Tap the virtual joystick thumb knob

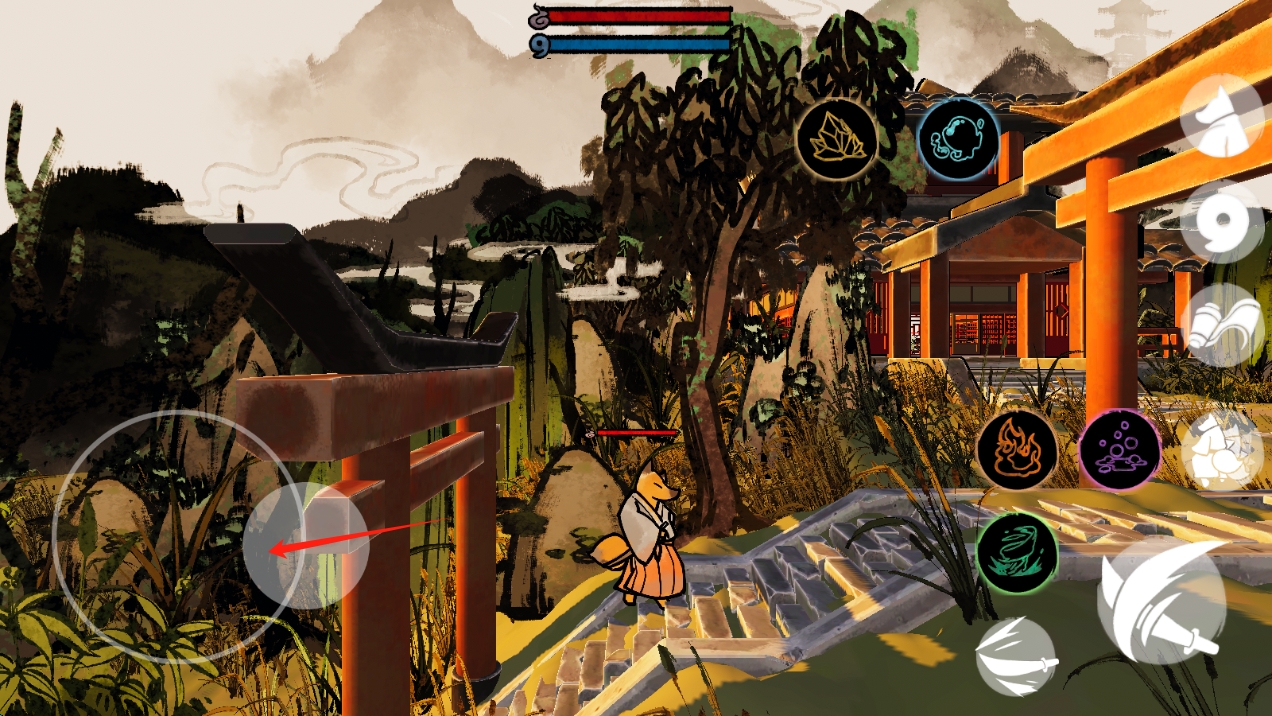point(305,545)
